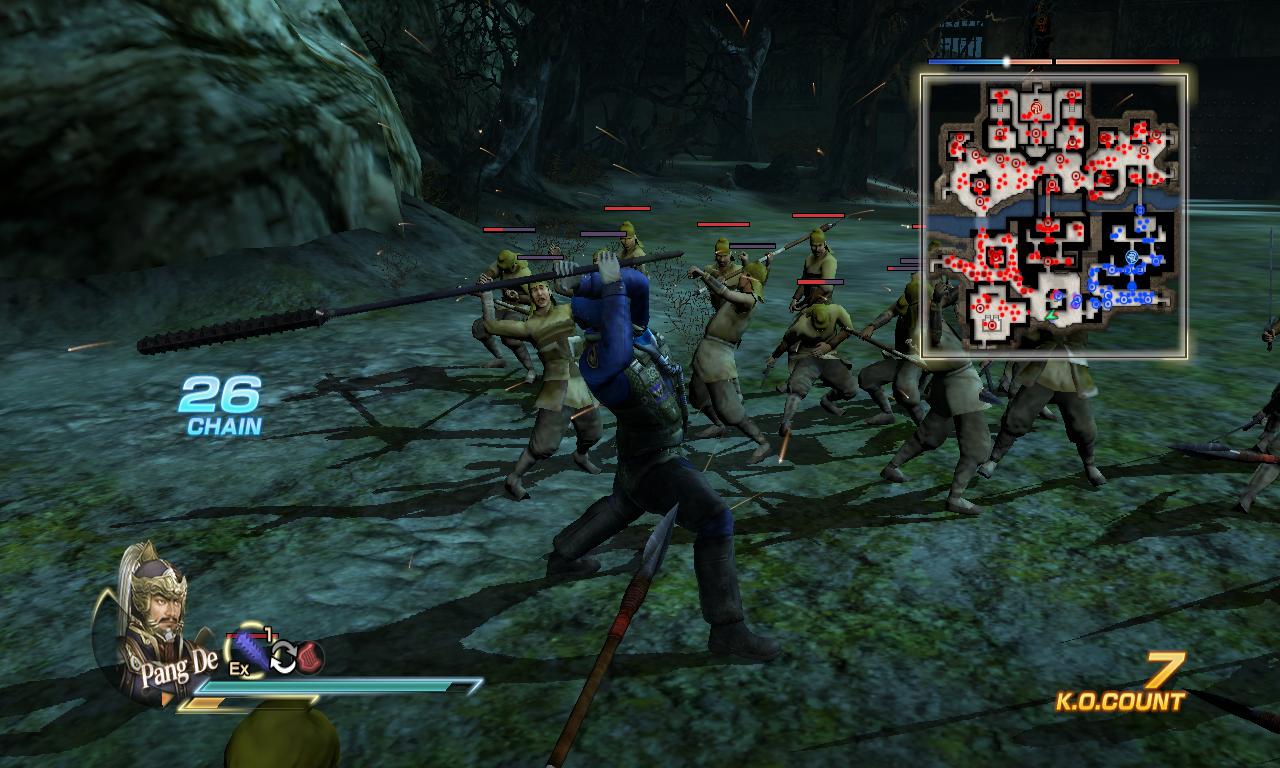Choose the blue Ex club weapon icon
Screen dimensions: 1280x768
[247, 652]
